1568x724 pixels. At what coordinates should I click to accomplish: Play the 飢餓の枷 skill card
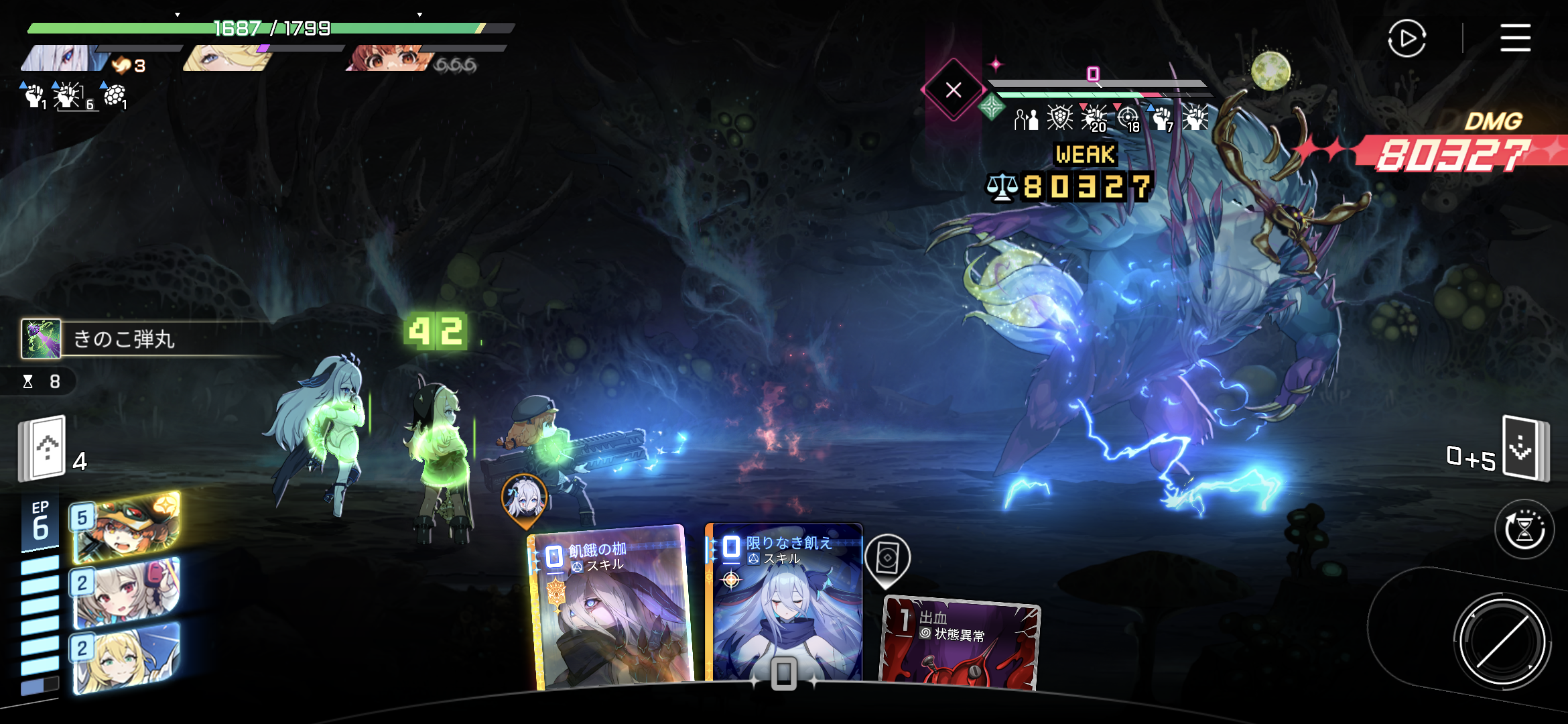point(611,610)
